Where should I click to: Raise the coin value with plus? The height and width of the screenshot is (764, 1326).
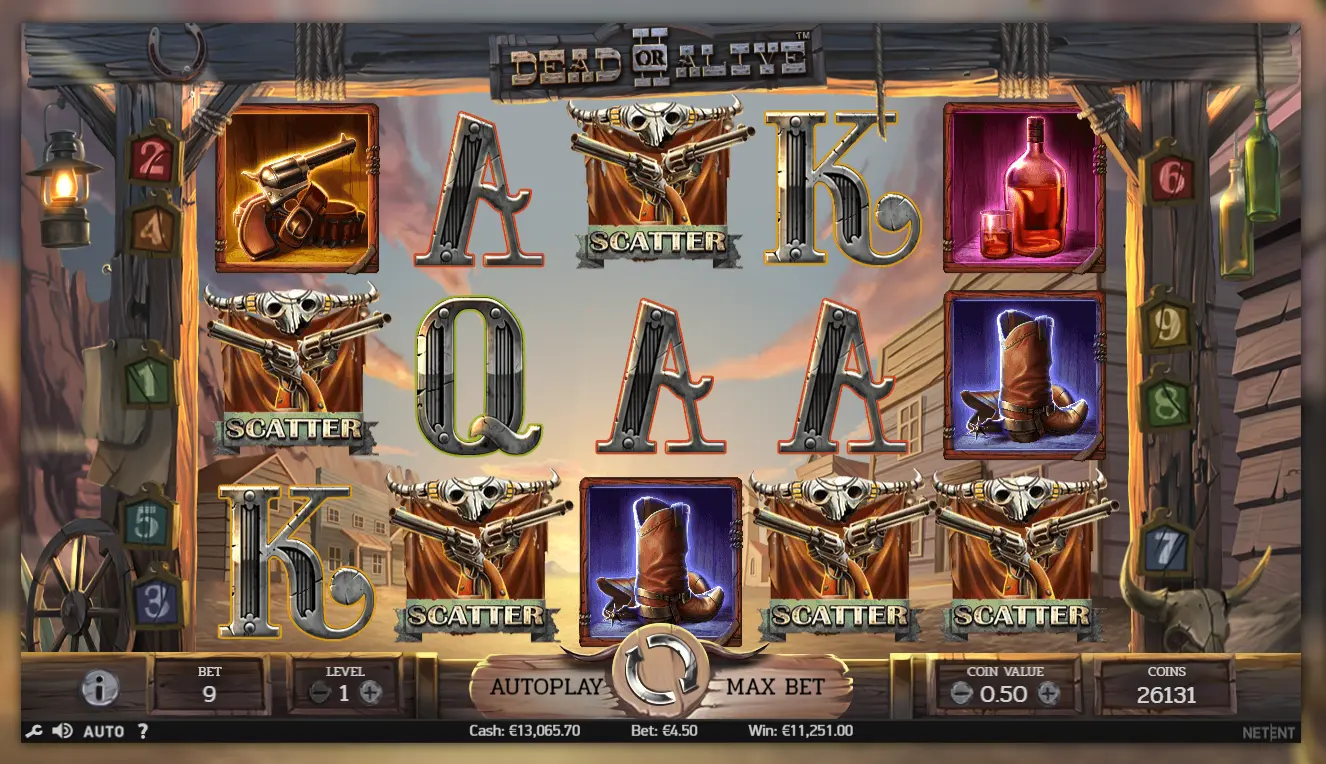point(1048,693)
